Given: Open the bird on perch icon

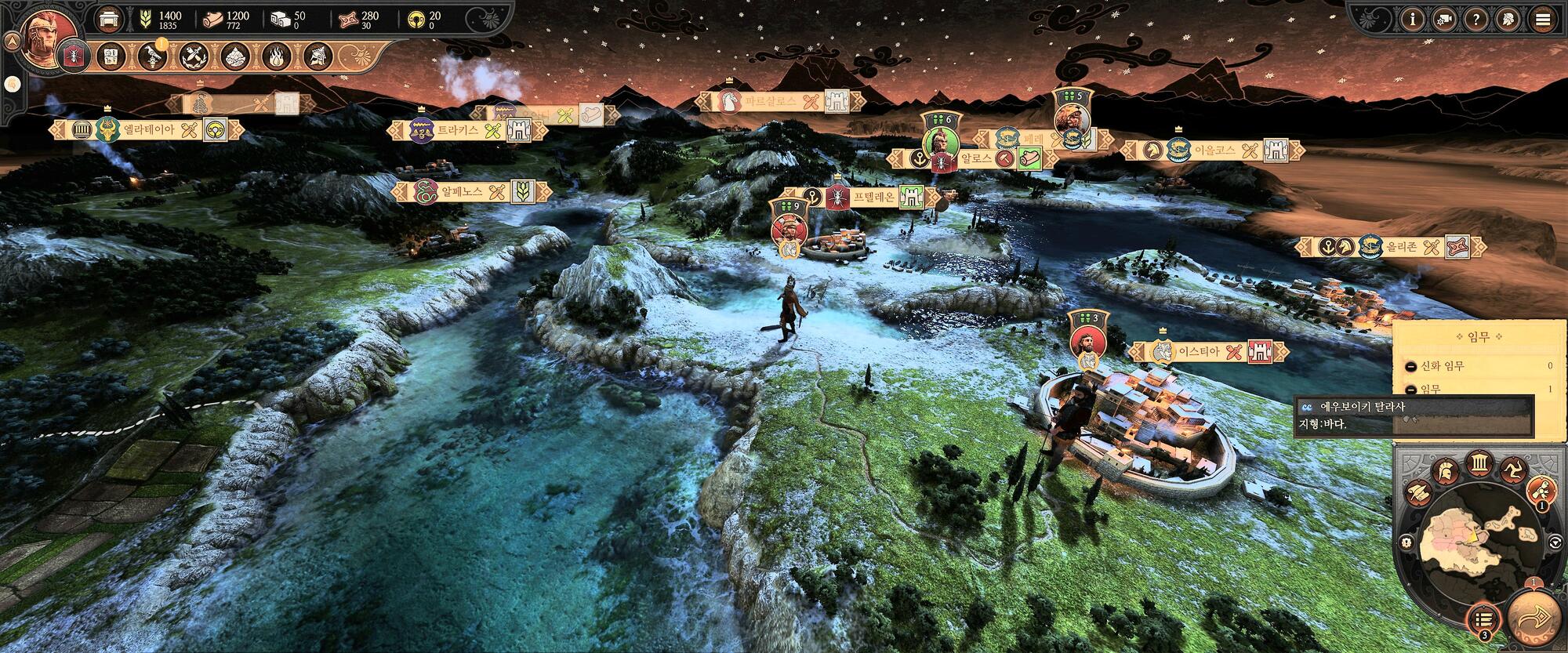Looking at the screenshot, I should (x=152, y=56).
